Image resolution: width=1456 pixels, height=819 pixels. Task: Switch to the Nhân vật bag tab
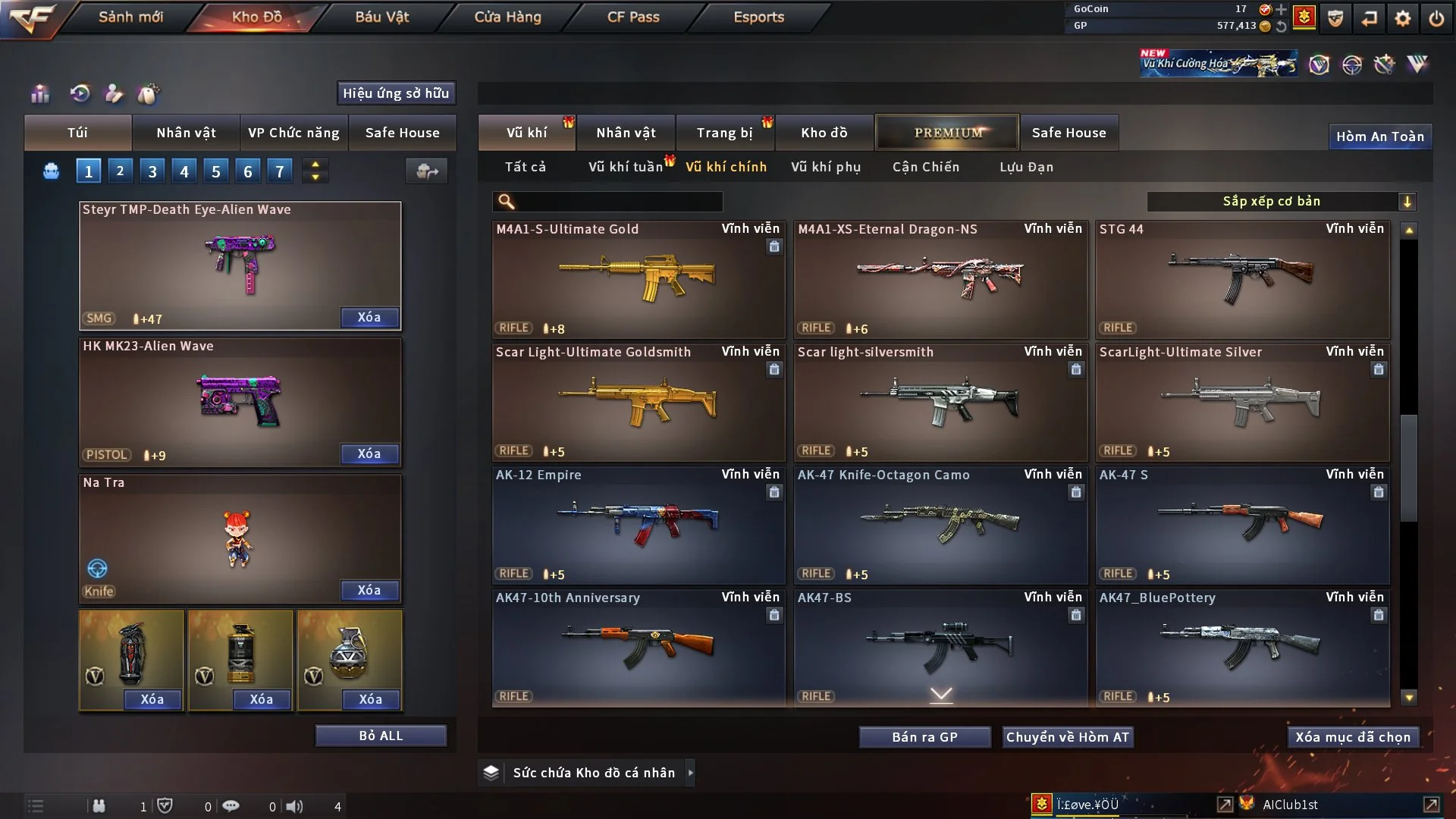click(186, 133)
